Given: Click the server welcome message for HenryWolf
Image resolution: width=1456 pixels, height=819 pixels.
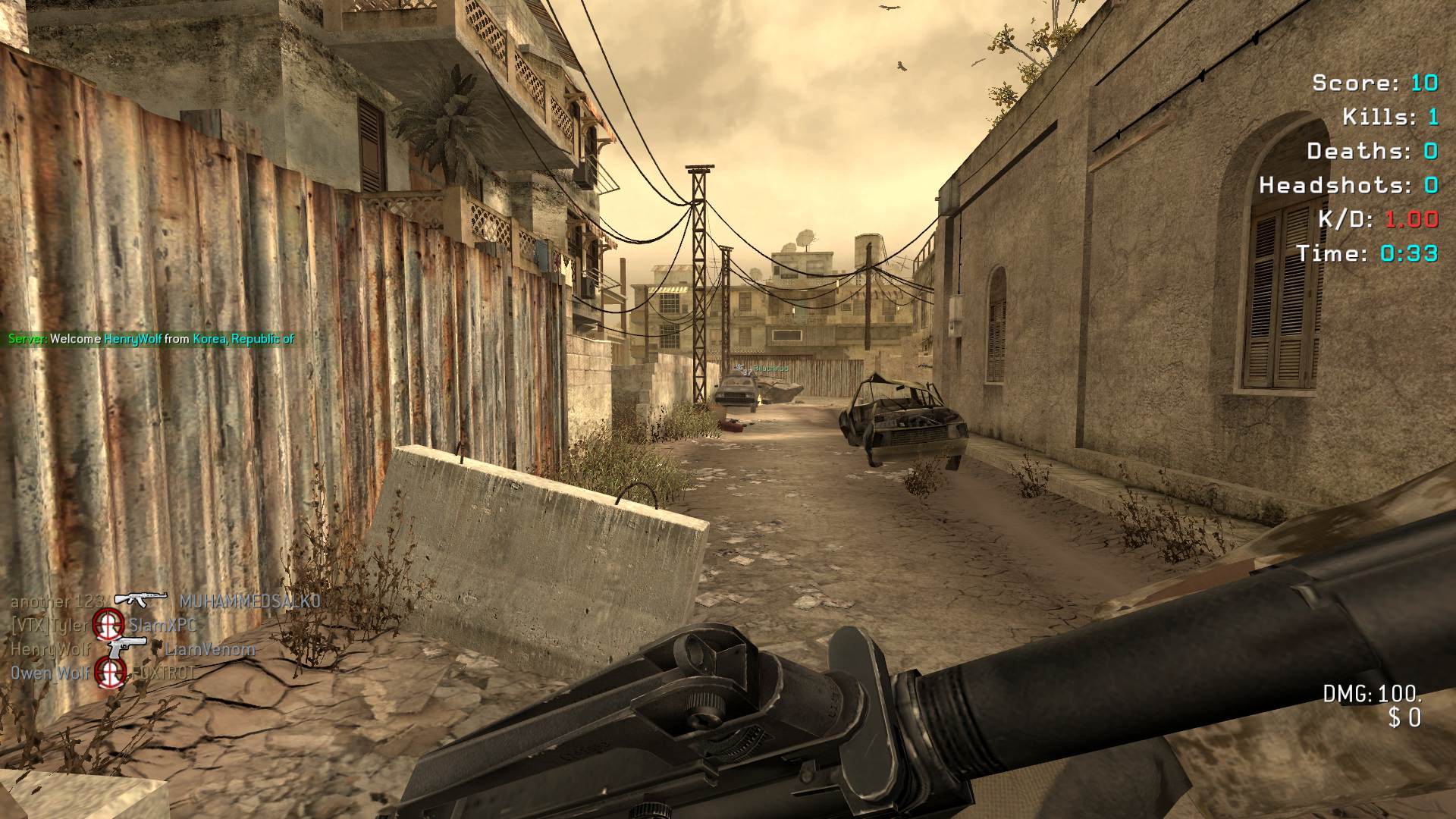Looking at the screenshot, I should tap(151, 339).
